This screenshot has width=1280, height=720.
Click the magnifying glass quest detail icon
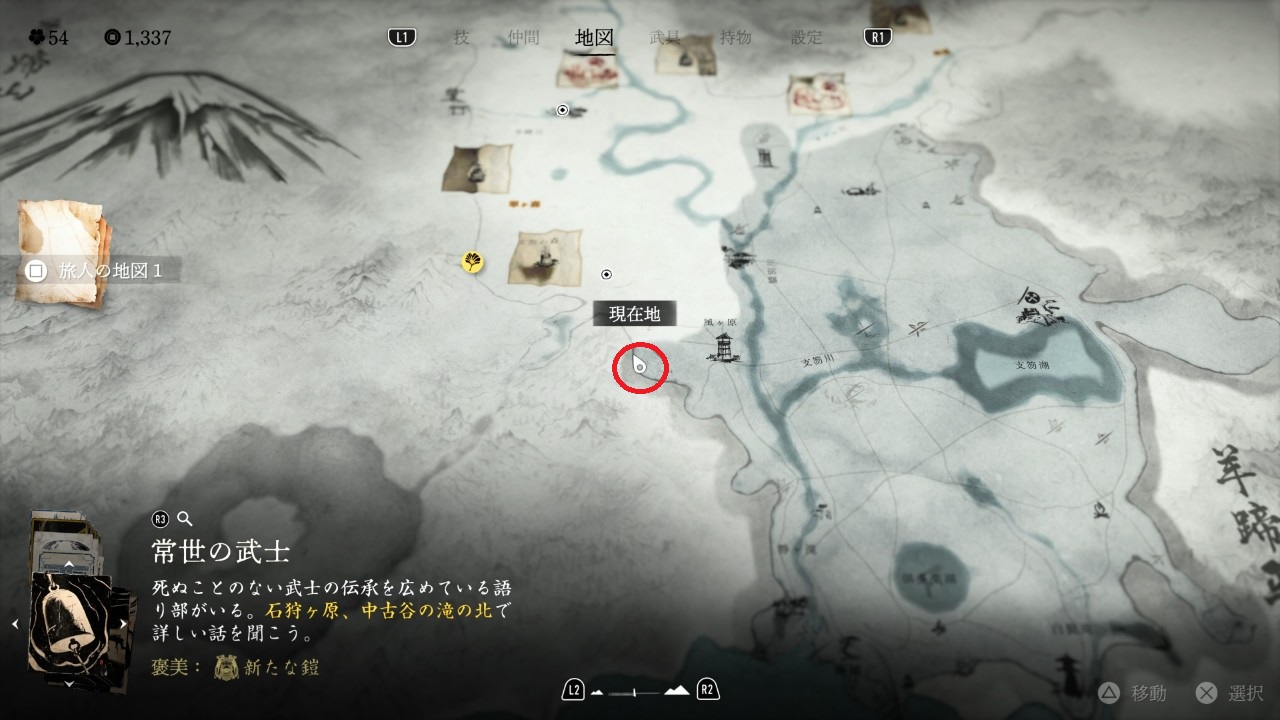click(184, 518)
